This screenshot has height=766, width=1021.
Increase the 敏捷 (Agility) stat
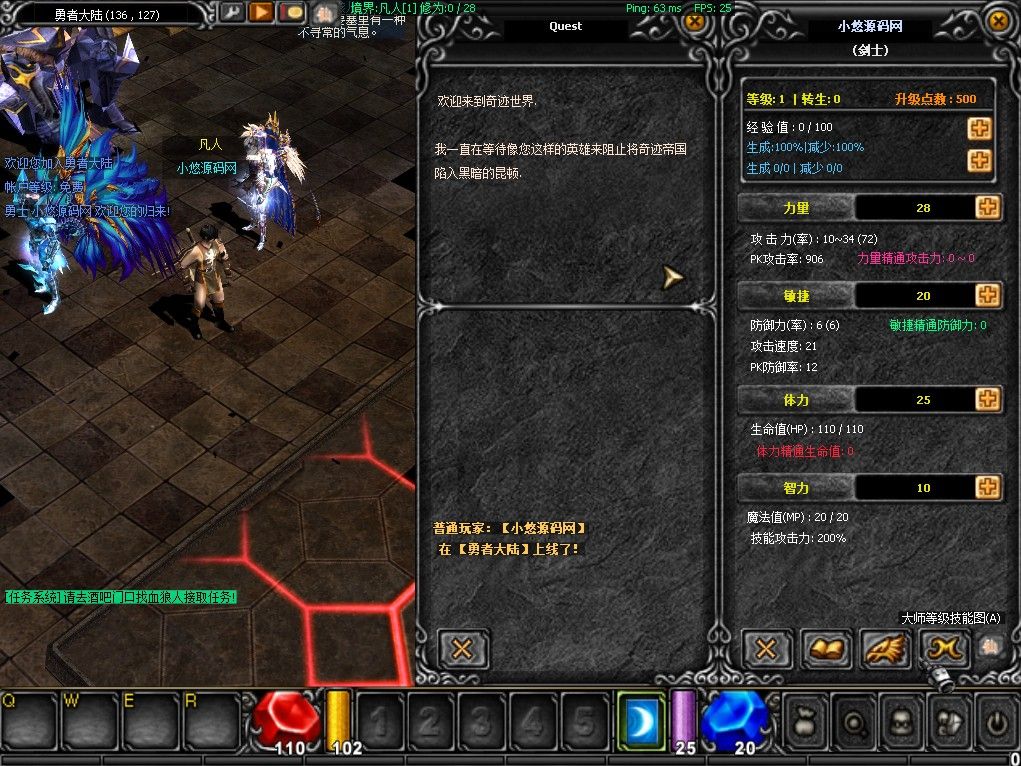pos(988,295)
